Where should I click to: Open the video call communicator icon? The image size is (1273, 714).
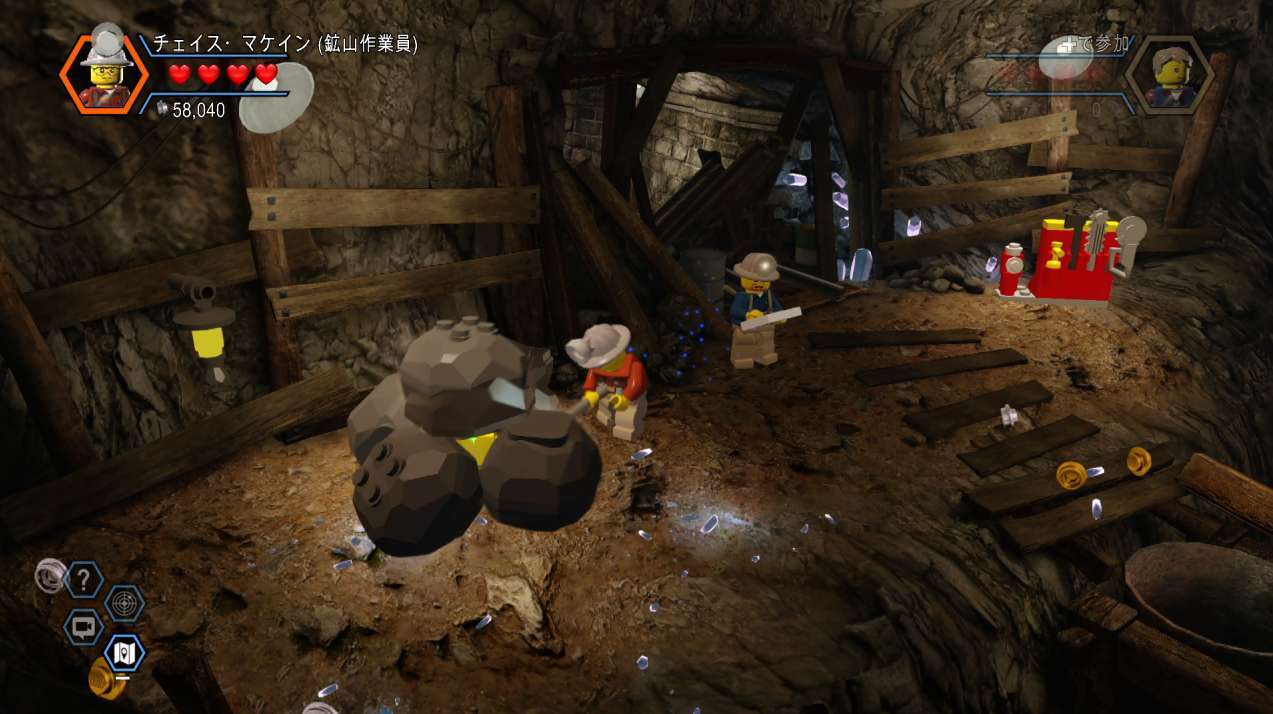[84, 628]
